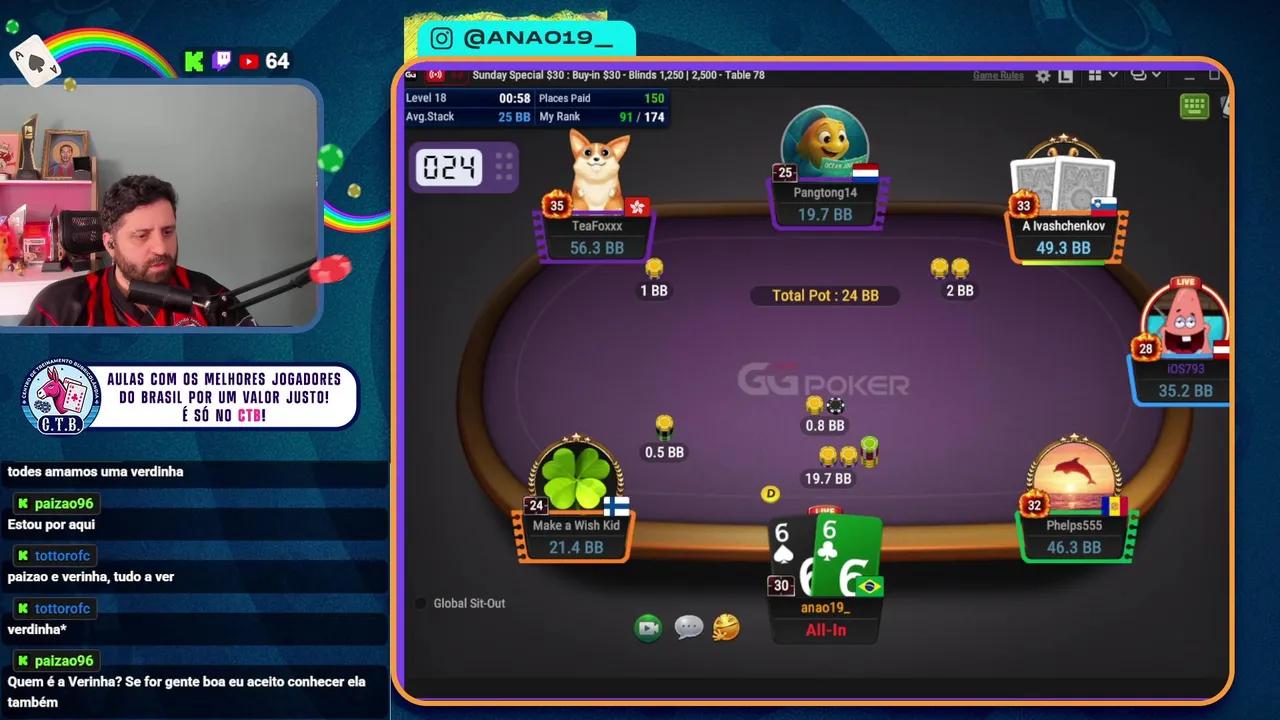This screenshot has width=1280, height=720.
Task: Open the speech bubble chat icon
Action: point(690,628)
